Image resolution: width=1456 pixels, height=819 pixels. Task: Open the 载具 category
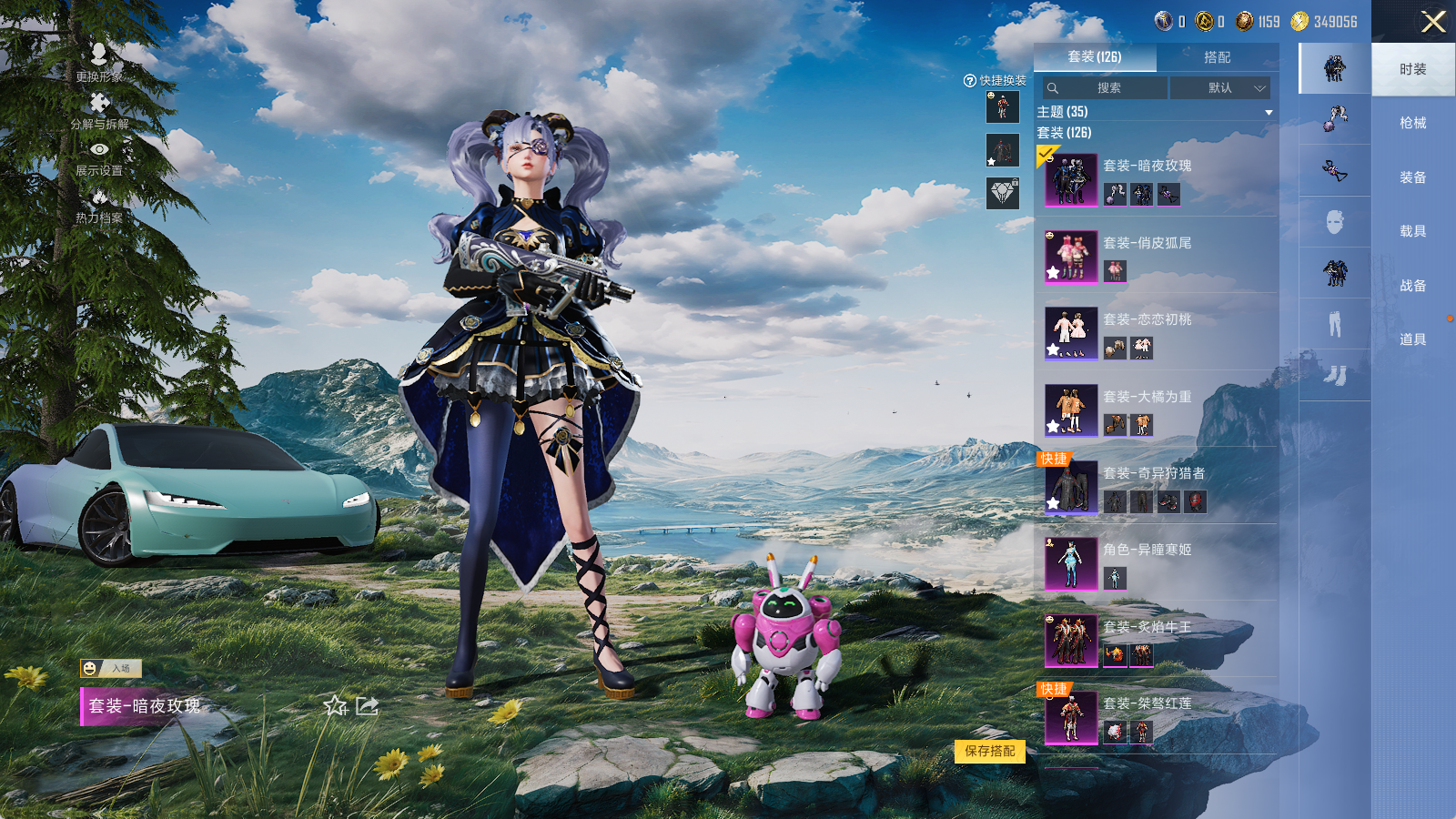coord(1412,231)
